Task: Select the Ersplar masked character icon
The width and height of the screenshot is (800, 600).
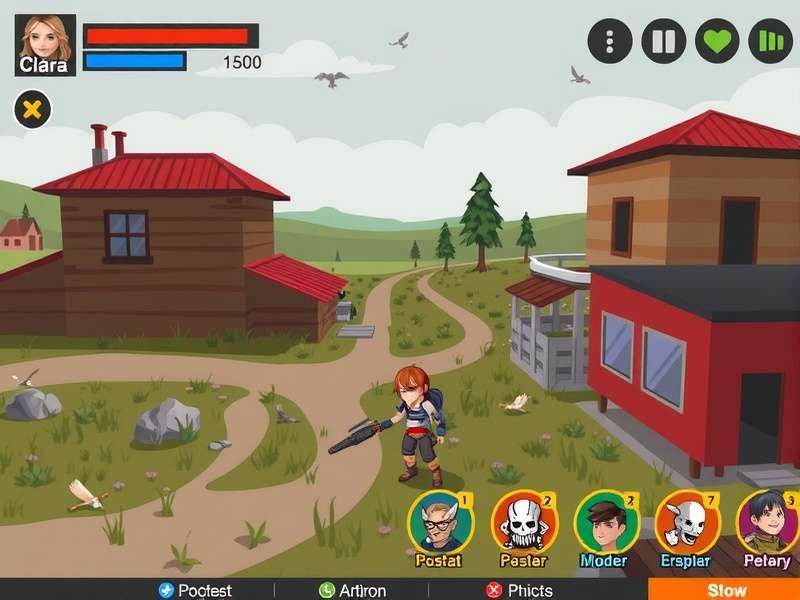Action: point(686,522)
